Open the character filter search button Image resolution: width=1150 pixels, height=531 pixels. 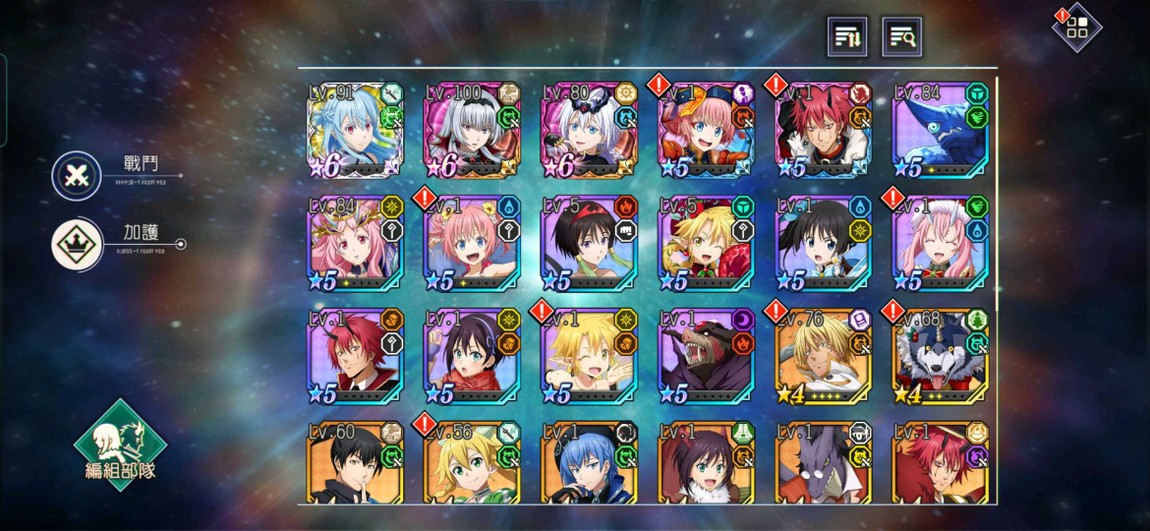click(901, 37)
